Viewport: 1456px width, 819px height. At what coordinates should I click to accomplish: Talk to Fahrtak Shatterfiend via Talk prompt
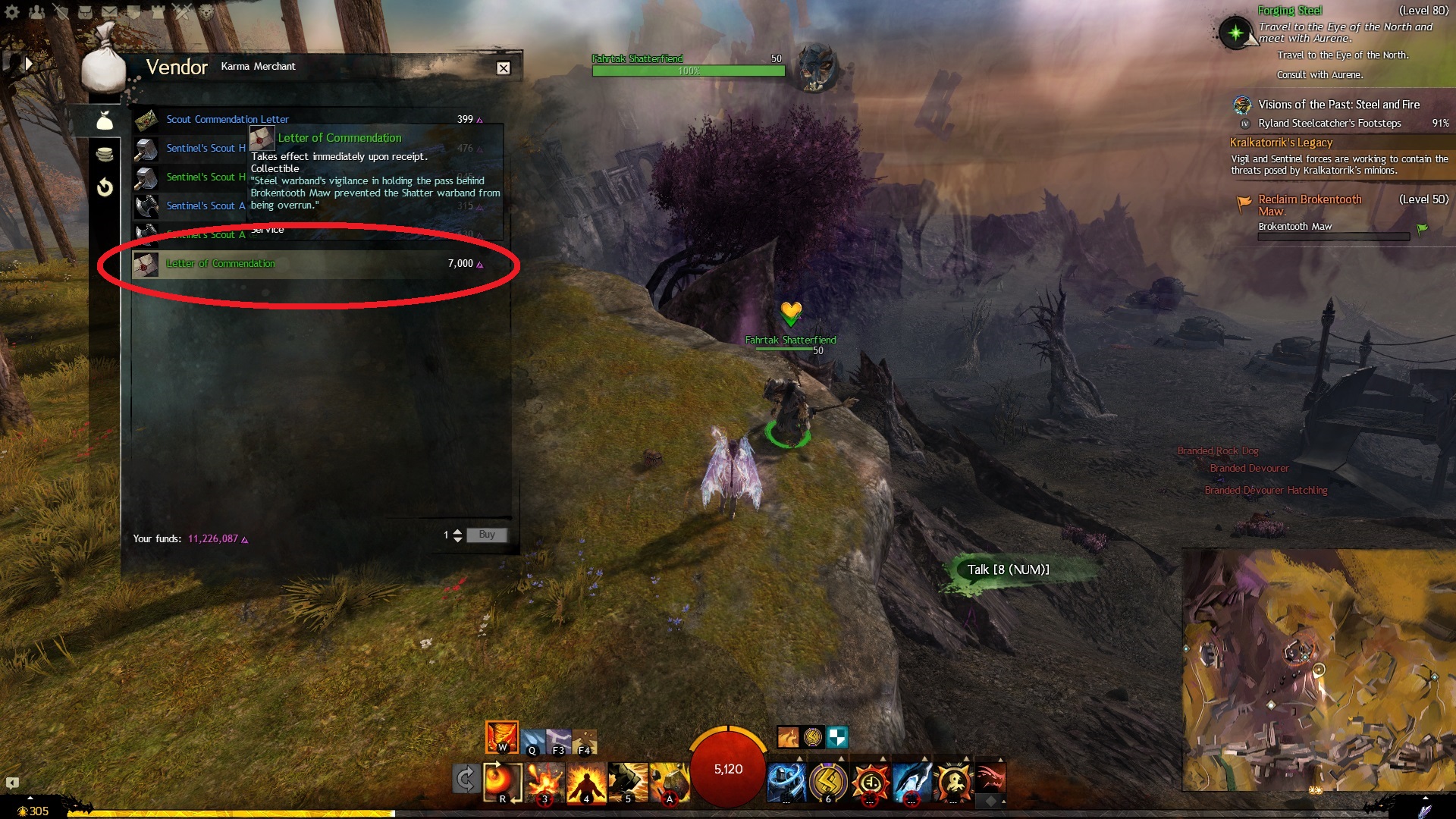(x=1008, y=570)
